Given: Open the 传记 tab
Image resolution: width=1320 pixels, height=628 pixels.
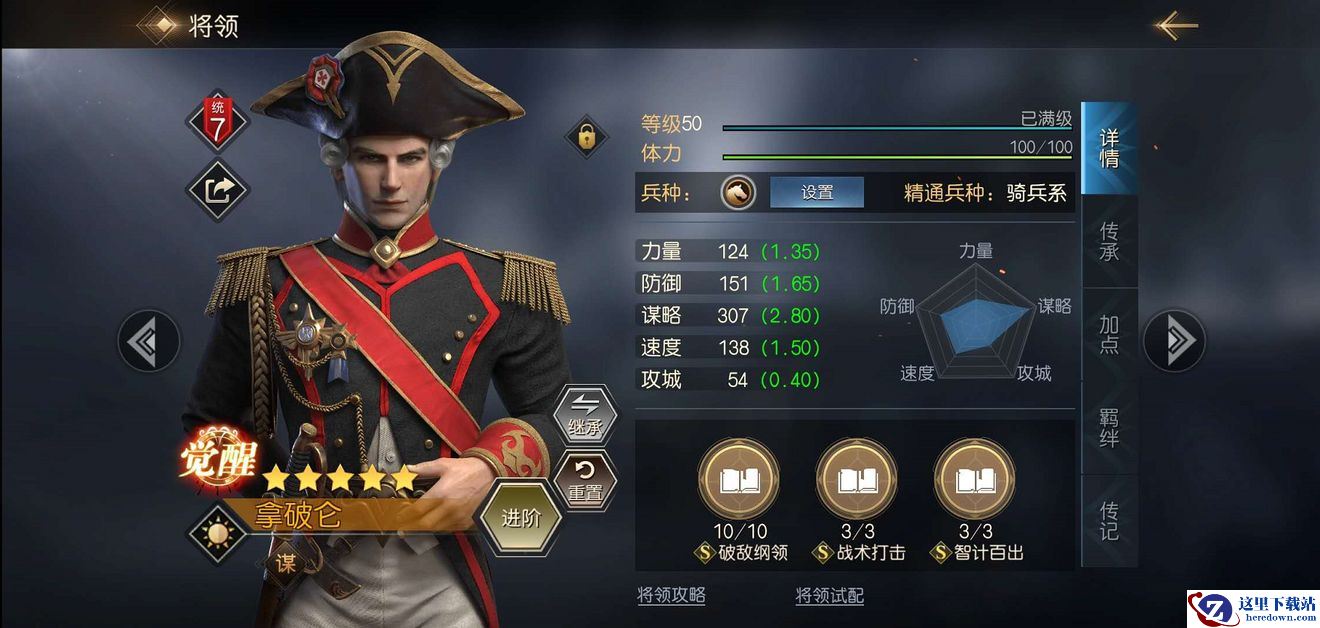Looking at the screenshot, I should (1109, 520).
